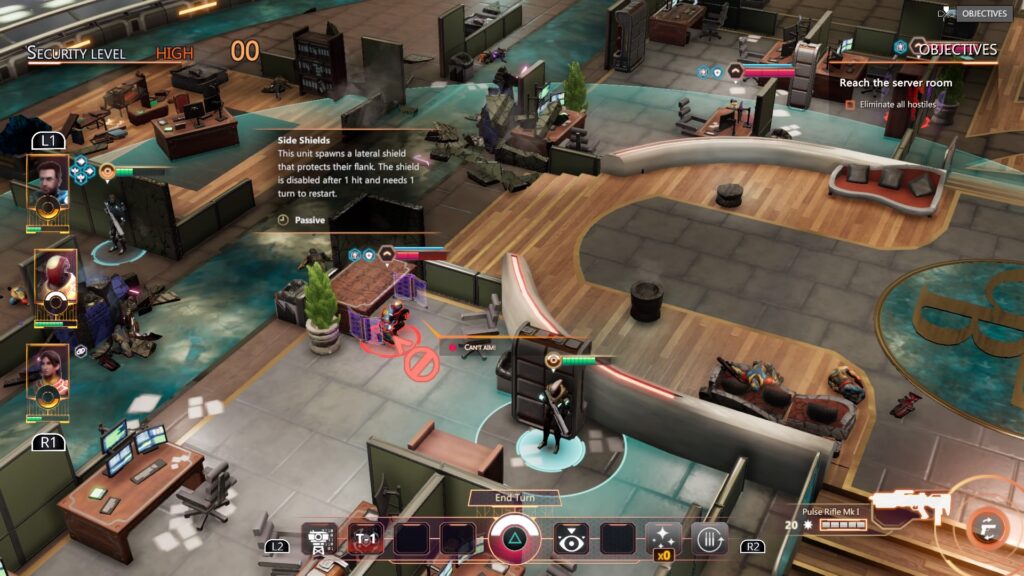This screenshot has height=576, width=1024.
Task: Activate the overwatch eye ability
Action: pos(570,539)
